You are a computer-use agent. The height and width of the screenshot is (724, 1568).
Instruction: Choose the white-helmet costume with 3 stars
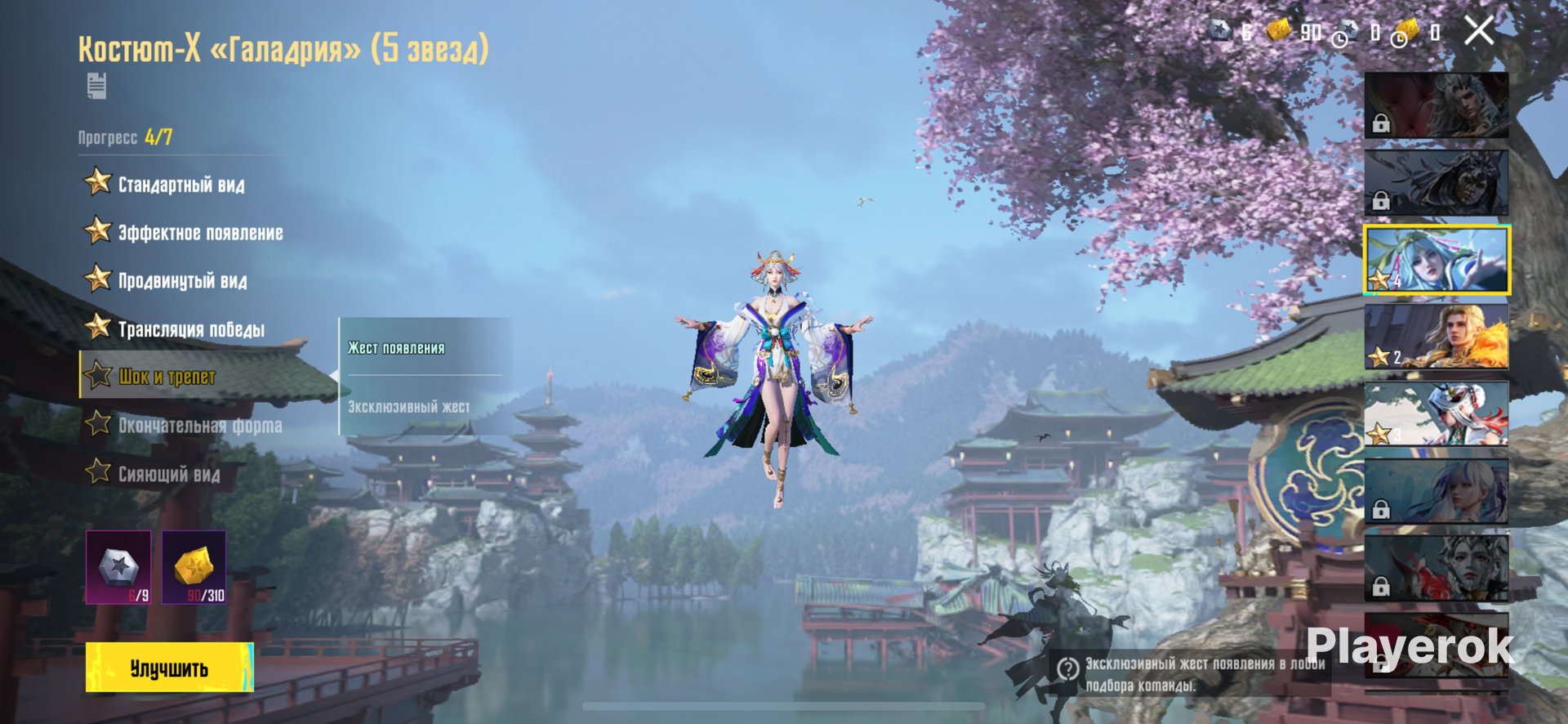[x=1436, y=413]
